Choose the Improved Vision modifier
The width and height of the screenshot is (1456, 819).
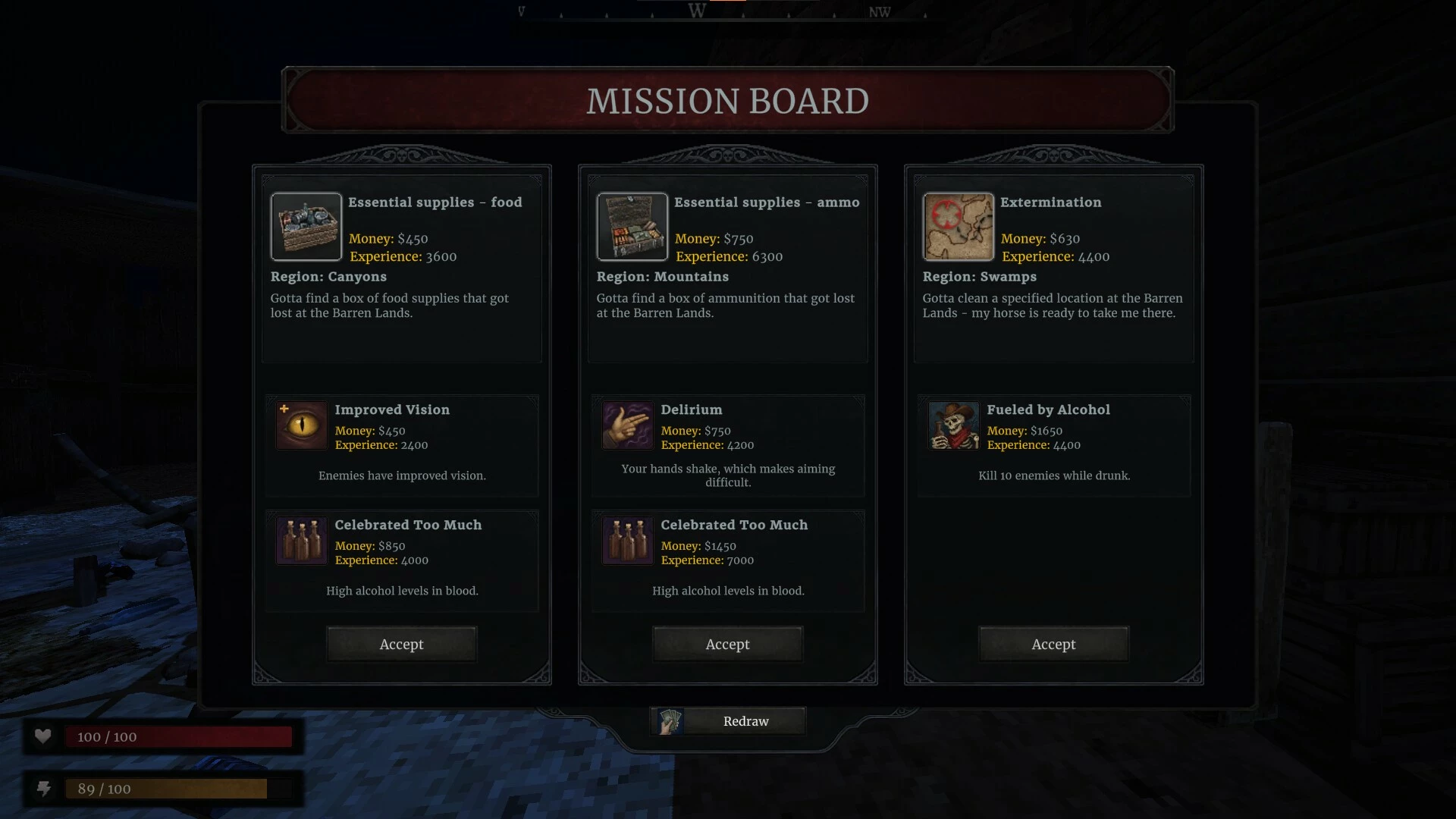coord(402,445)
